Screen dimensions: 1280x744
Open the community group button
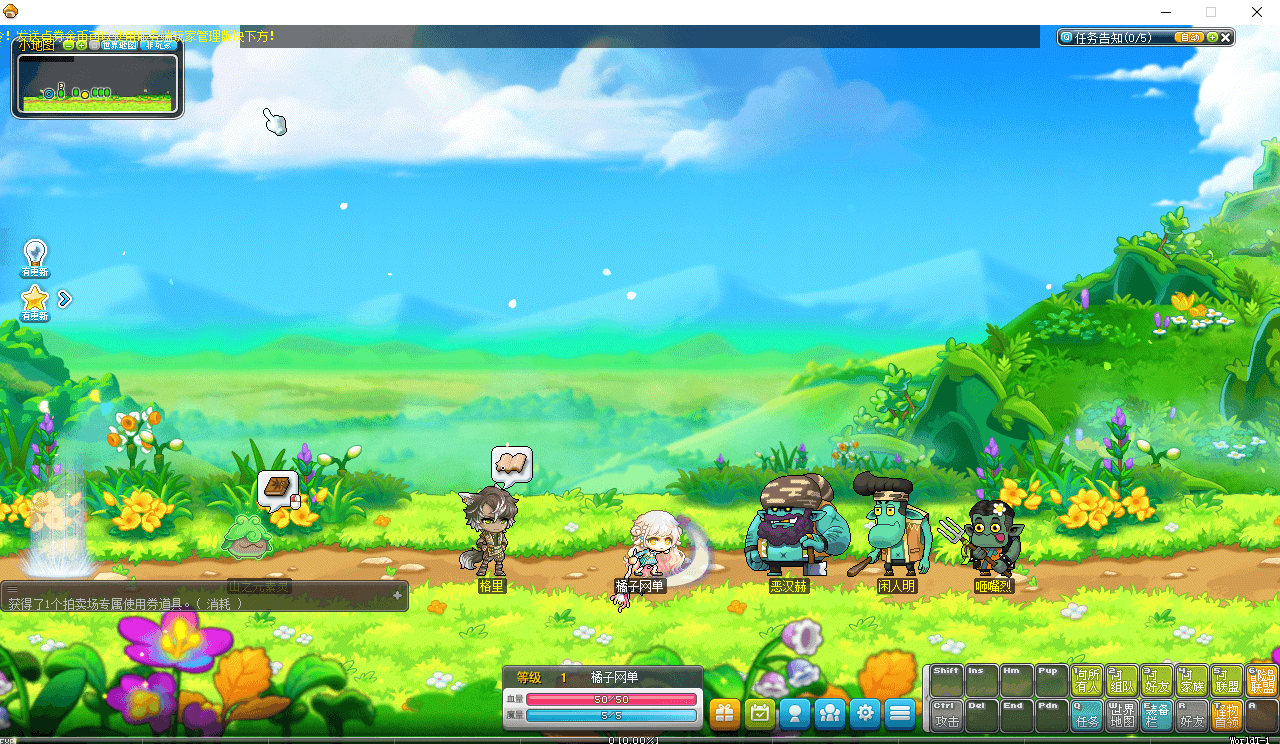click(x=830, y=713)
